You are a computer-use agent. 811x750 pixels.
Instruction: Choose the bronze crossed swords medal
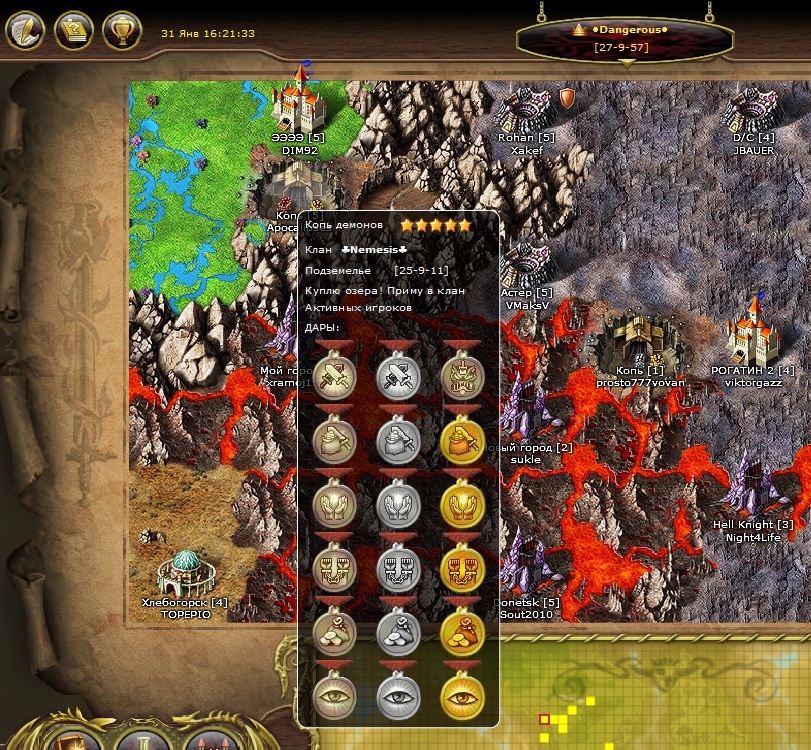(x=334, y=377)
